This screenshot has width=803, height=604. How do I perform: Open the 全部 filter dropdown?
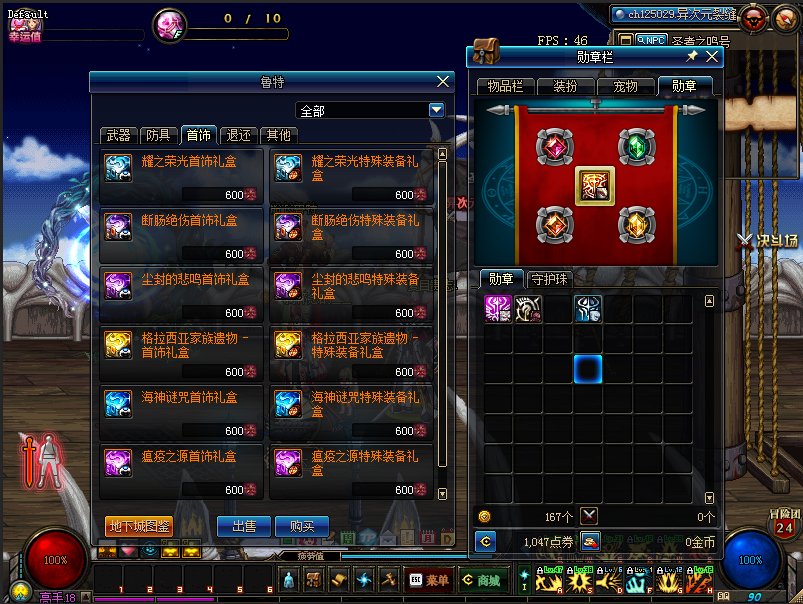(x=436, y=111)
